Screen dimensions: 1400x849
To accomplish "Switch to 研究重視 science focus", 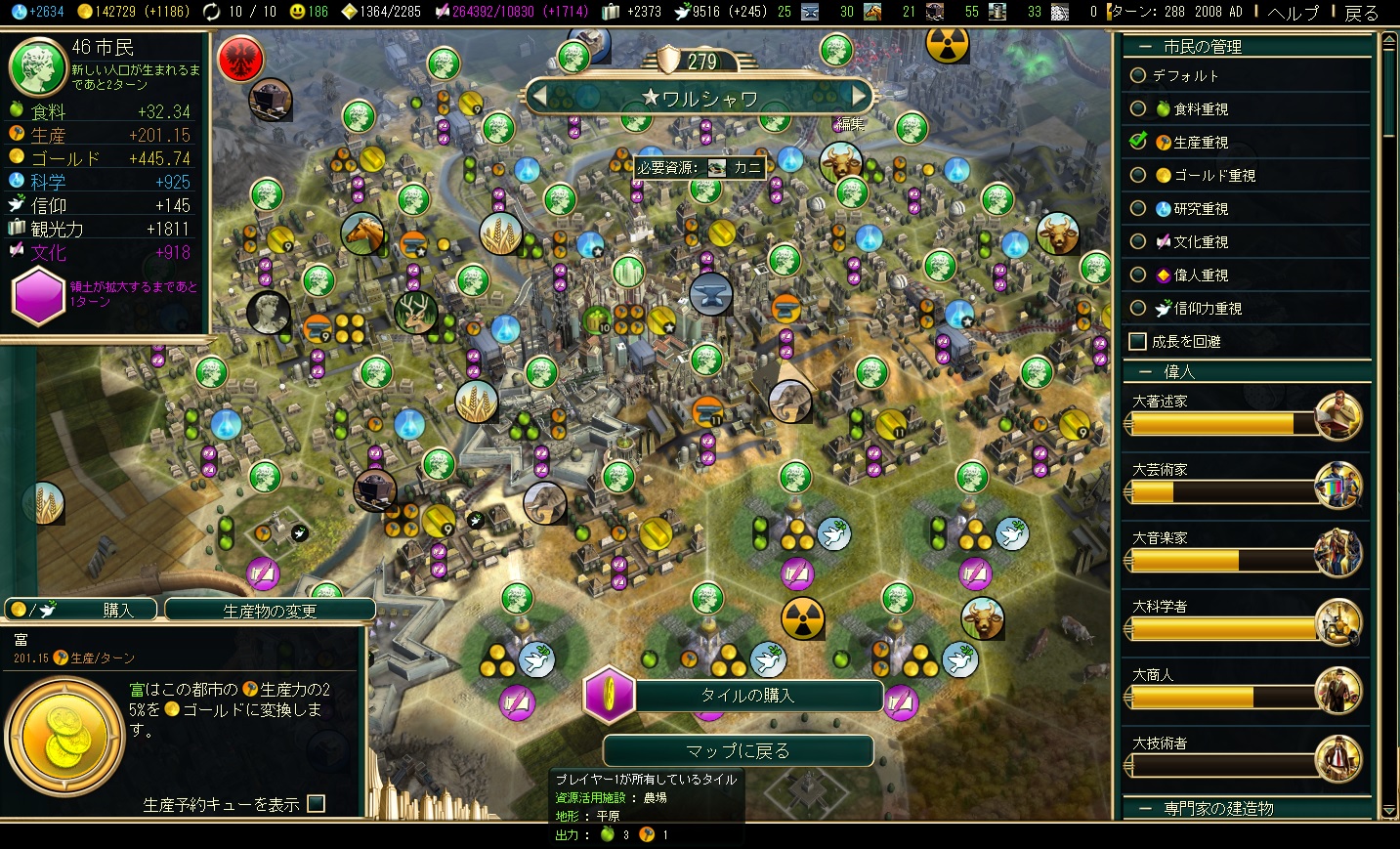I will click(1138, 208).
